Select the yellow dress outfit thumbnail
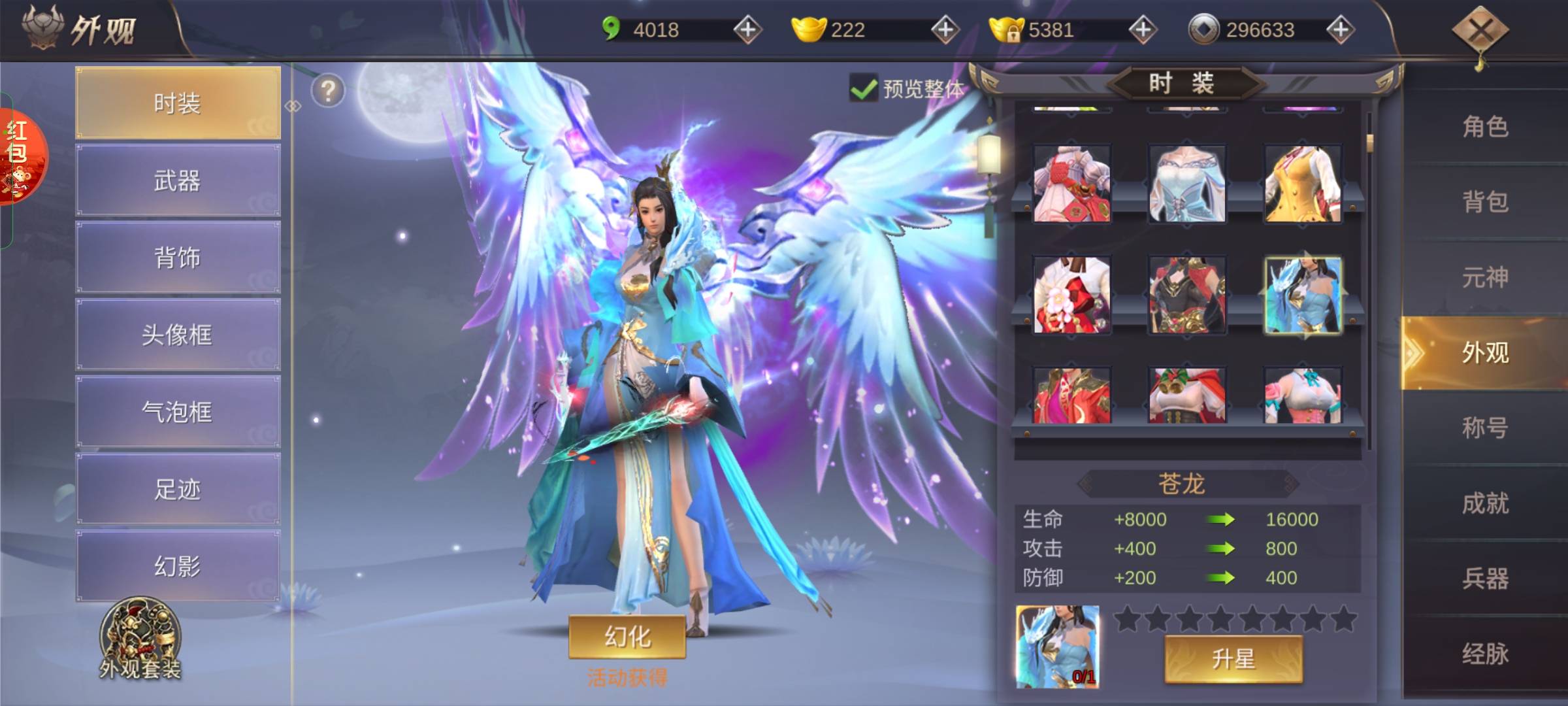This screenshot has height=706, width=1568. point(1302,184)
